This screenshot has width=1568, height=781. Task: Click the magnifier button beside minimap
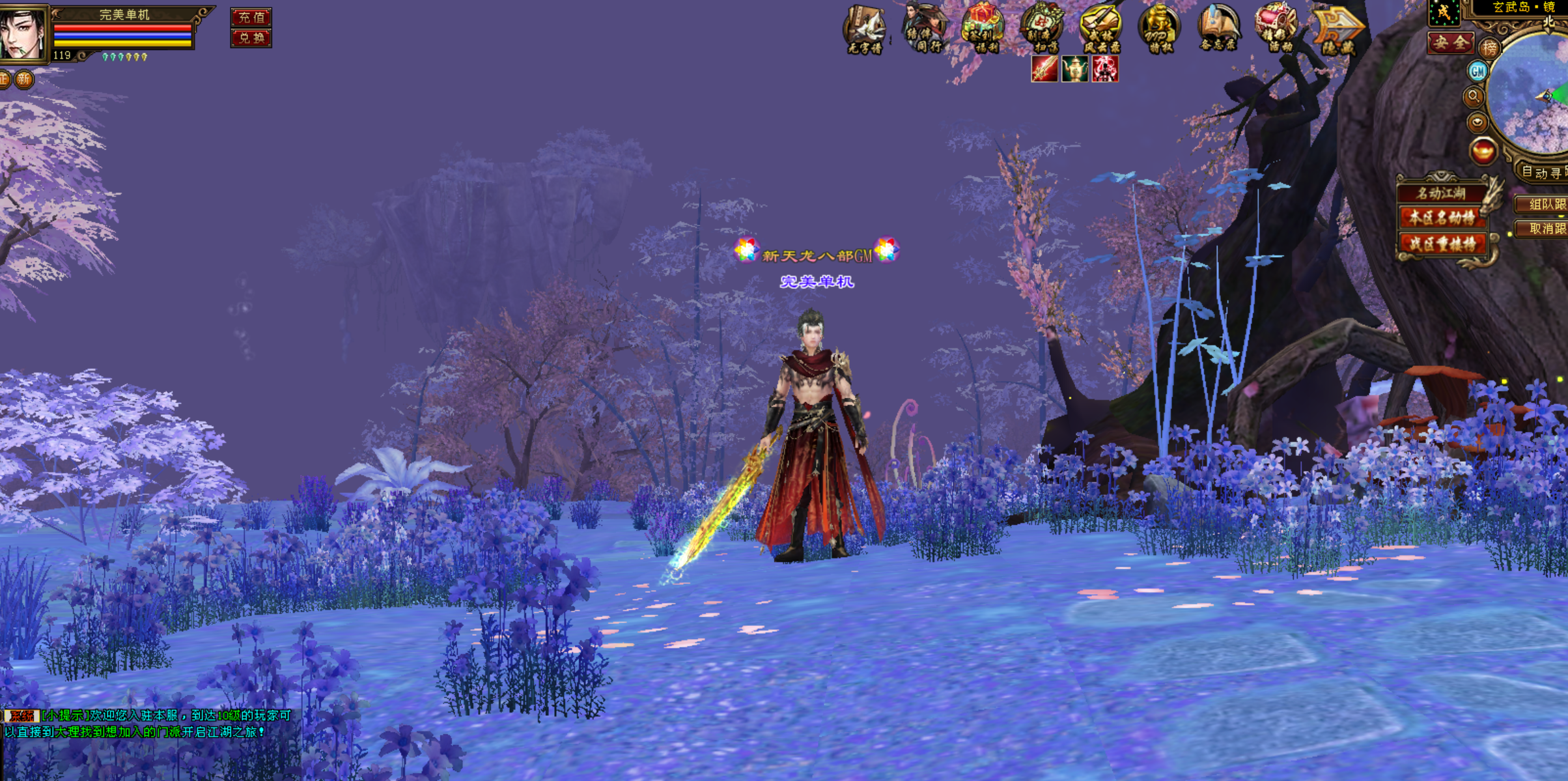1474,97
